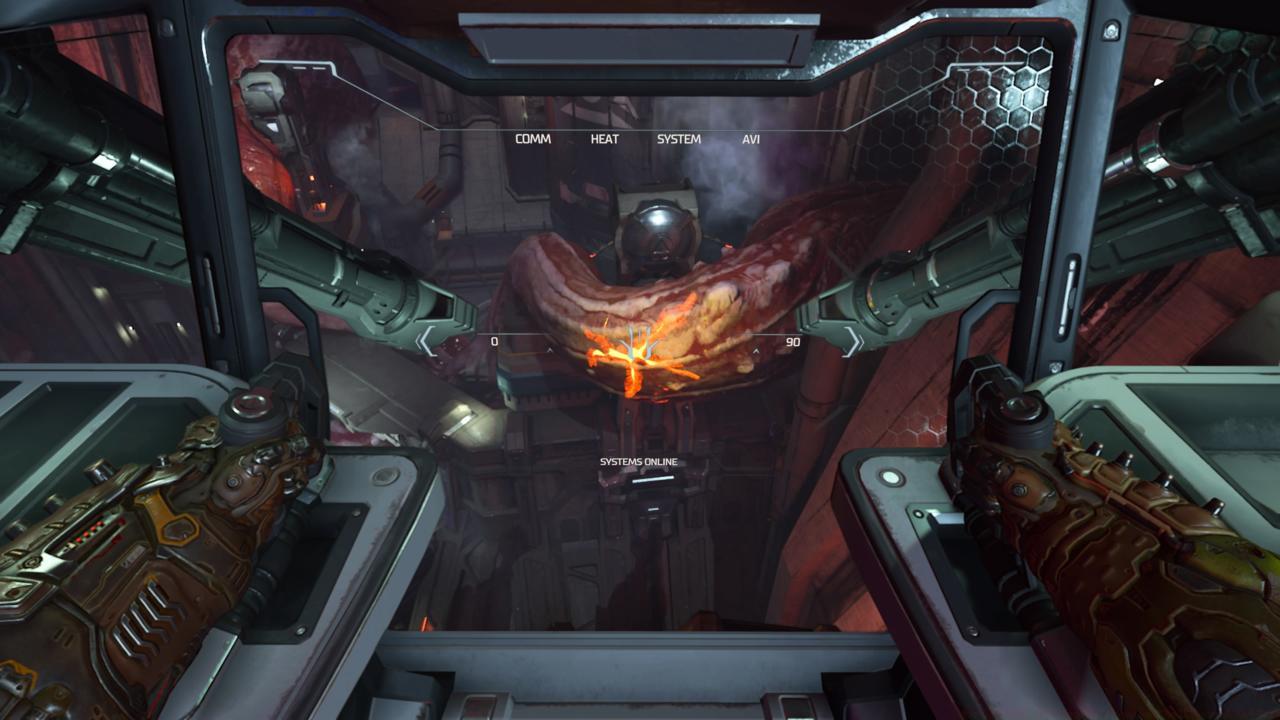
Task: Switch to the COMM tab
Action: [532, 140]
